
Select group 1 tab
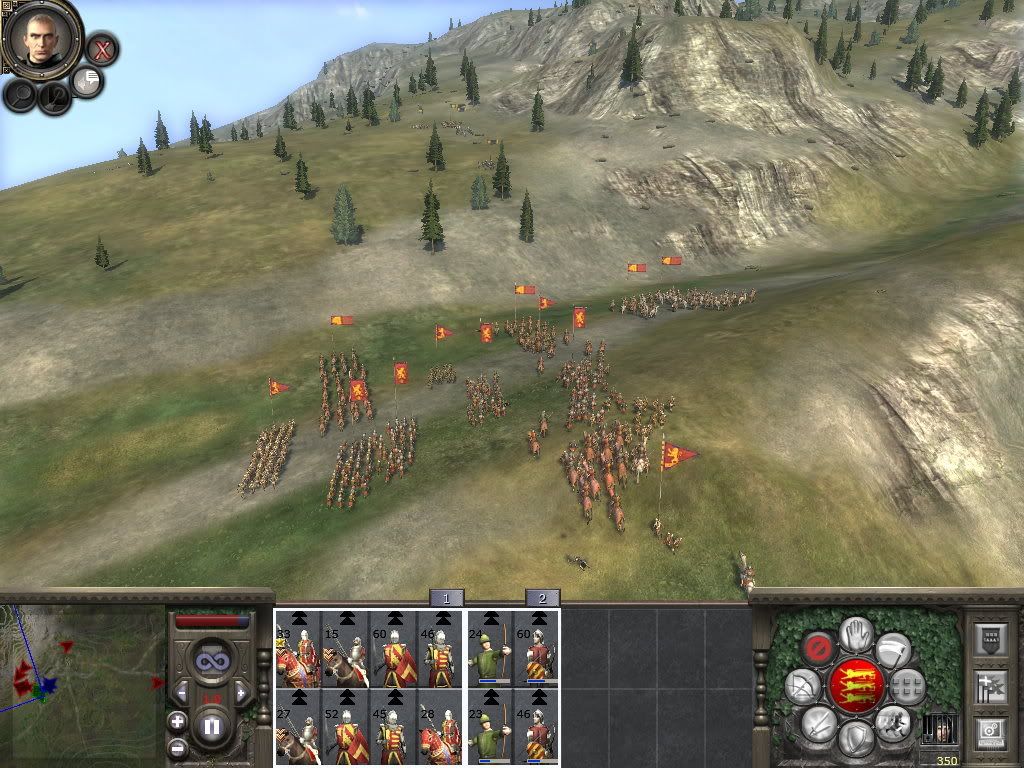[x=446, y=598]
